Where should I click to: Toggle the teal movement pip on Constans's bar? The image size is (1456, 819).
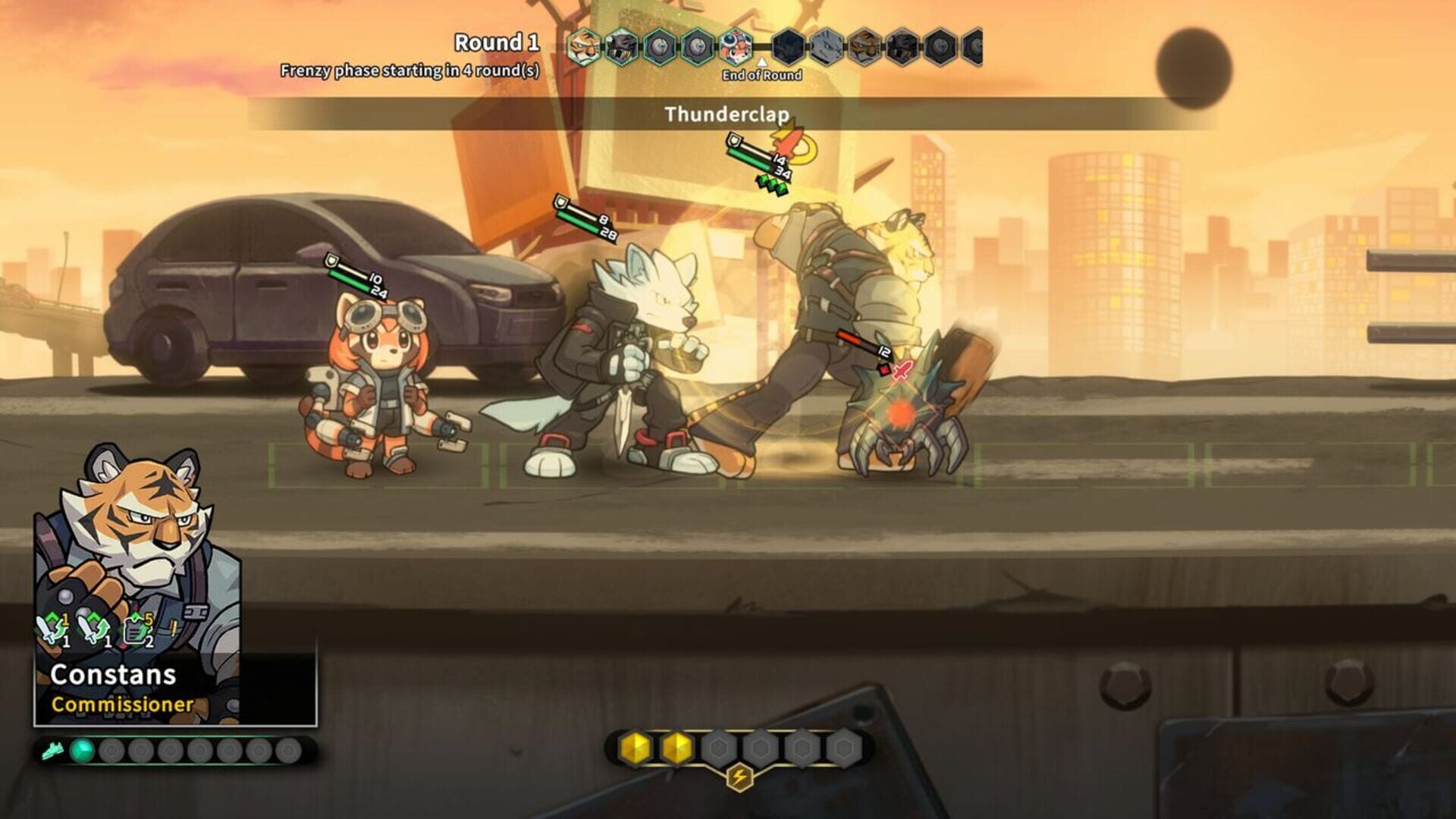[x=82, y=751]
